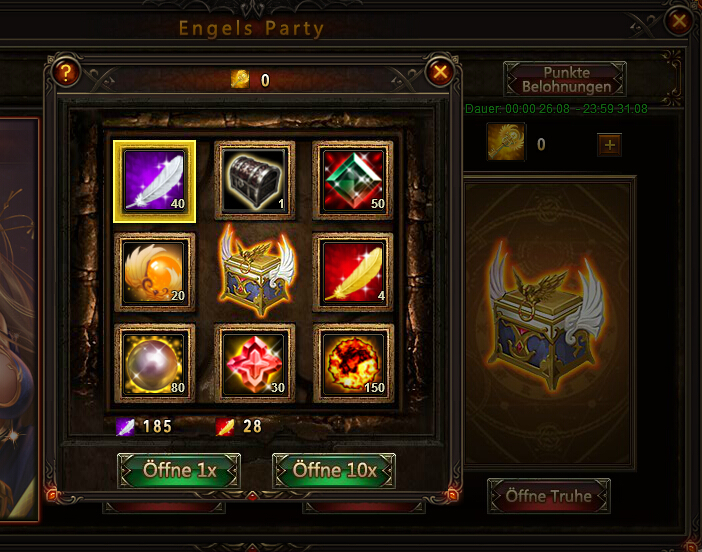Select the white feather reward slot

(154, 180)
